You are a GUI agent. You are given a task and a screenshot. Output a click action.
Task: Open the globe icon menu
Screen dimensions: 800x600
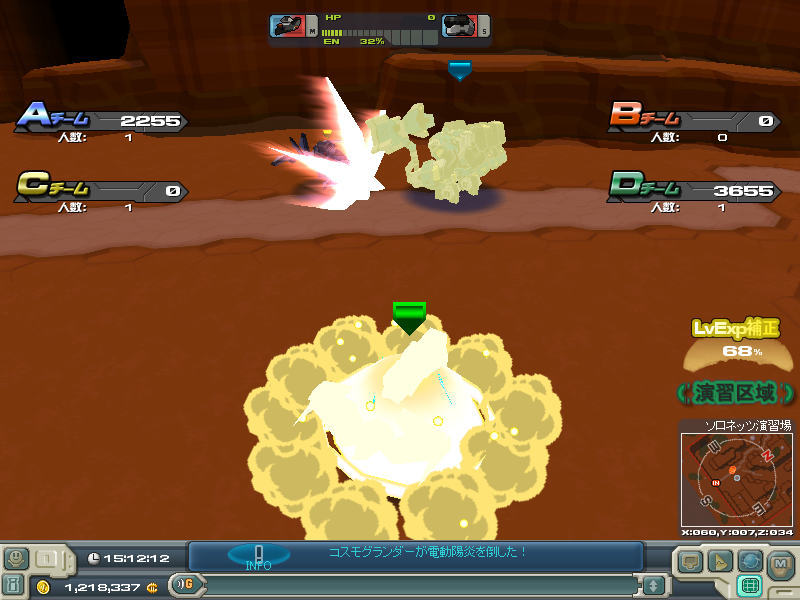pos(749,562)
